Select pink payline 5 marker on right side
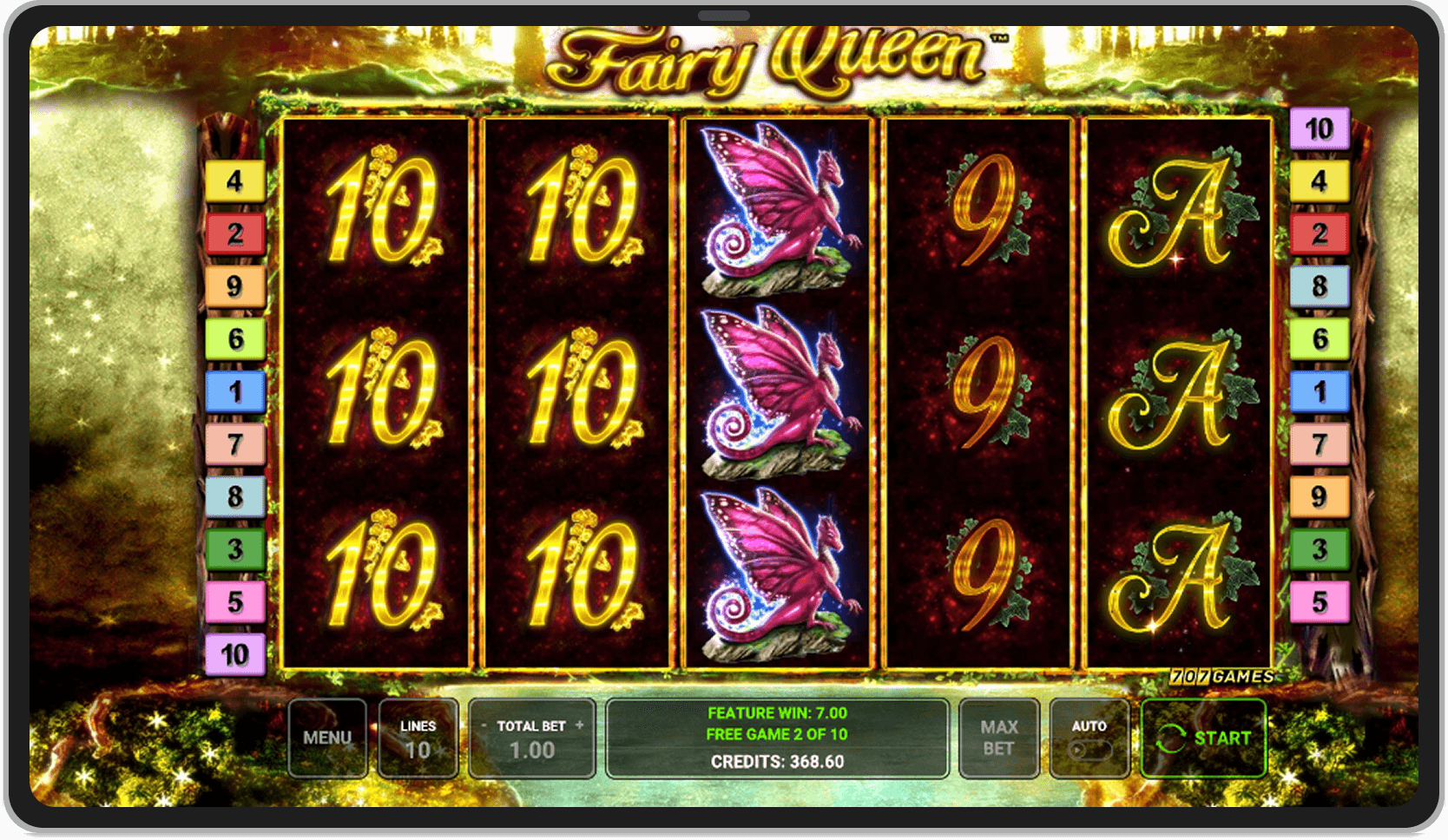1448x840 pixels. pyautogui.click(x=1319, y=601)
